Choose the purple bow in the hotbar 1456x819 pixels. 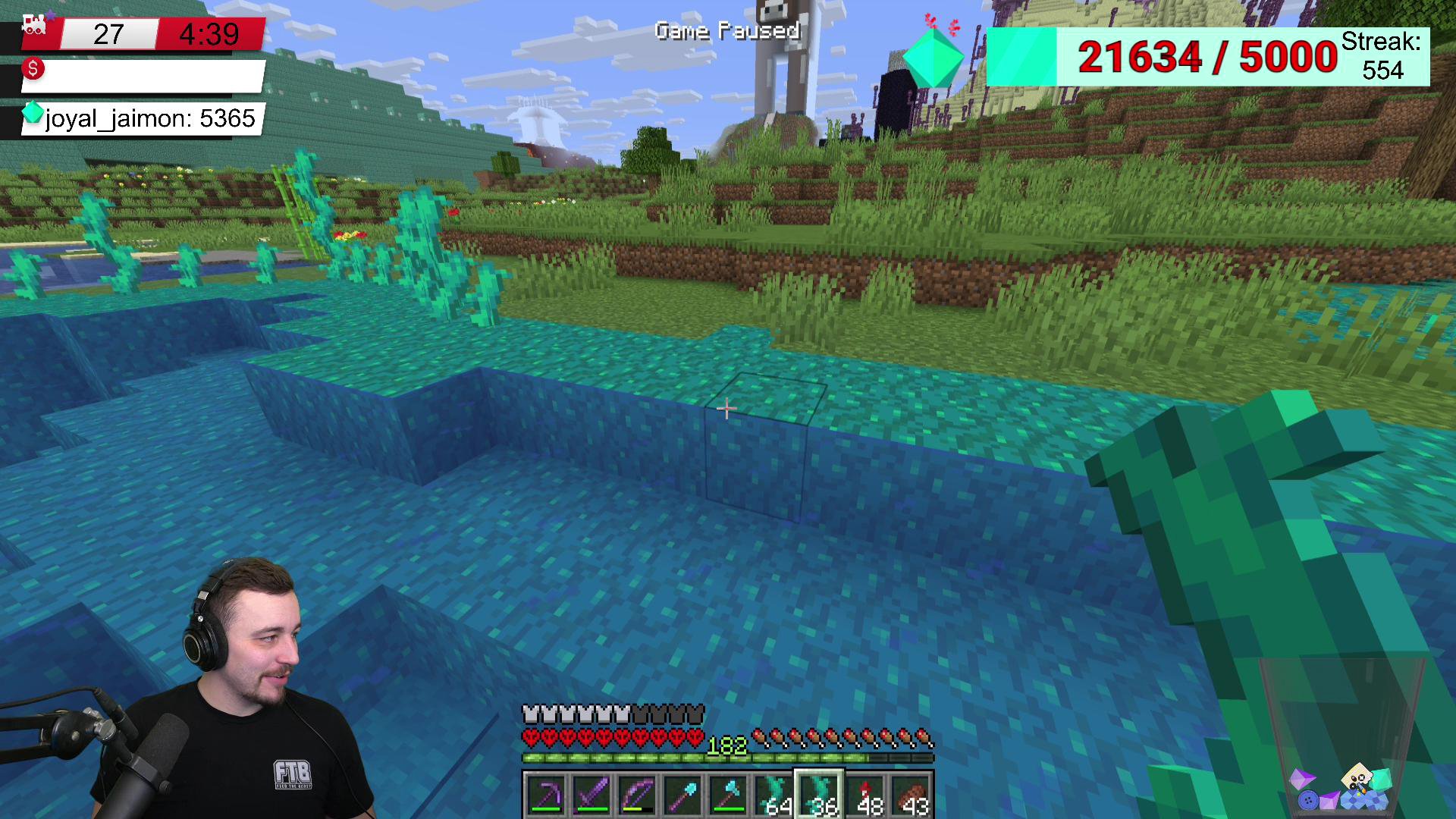pyautogui.click(x=637, y=795)
